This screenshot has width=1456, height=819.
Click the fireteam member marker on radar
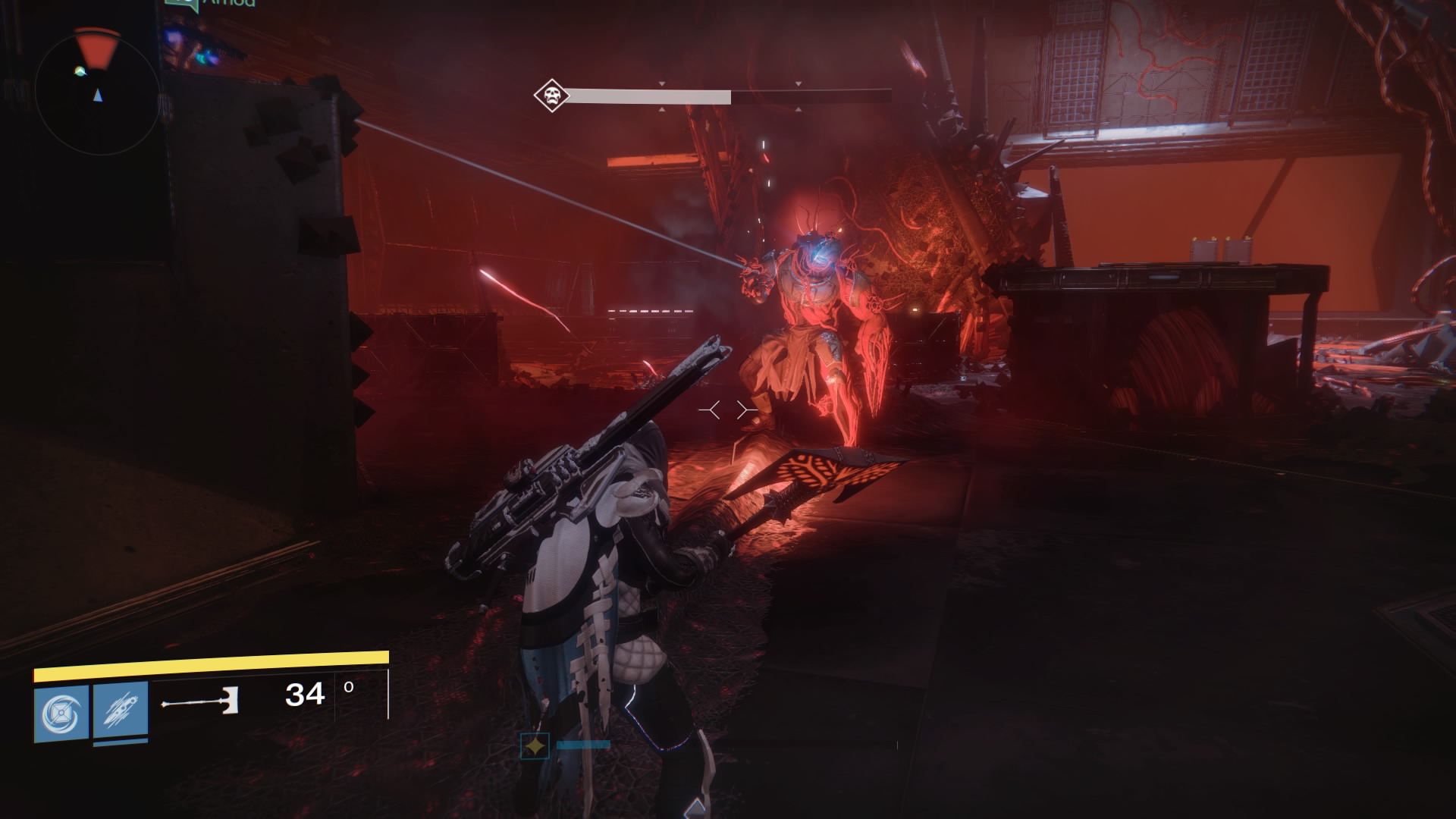tap(80, 72)
